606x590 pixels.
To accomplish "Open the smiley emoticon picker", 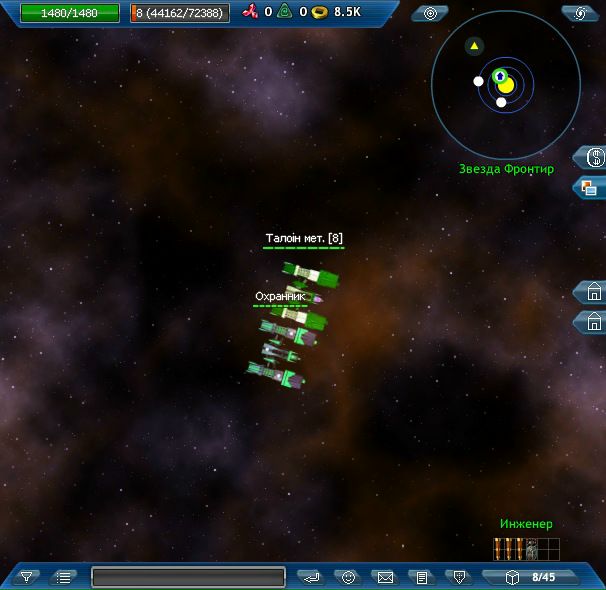I will click(348, 577).
